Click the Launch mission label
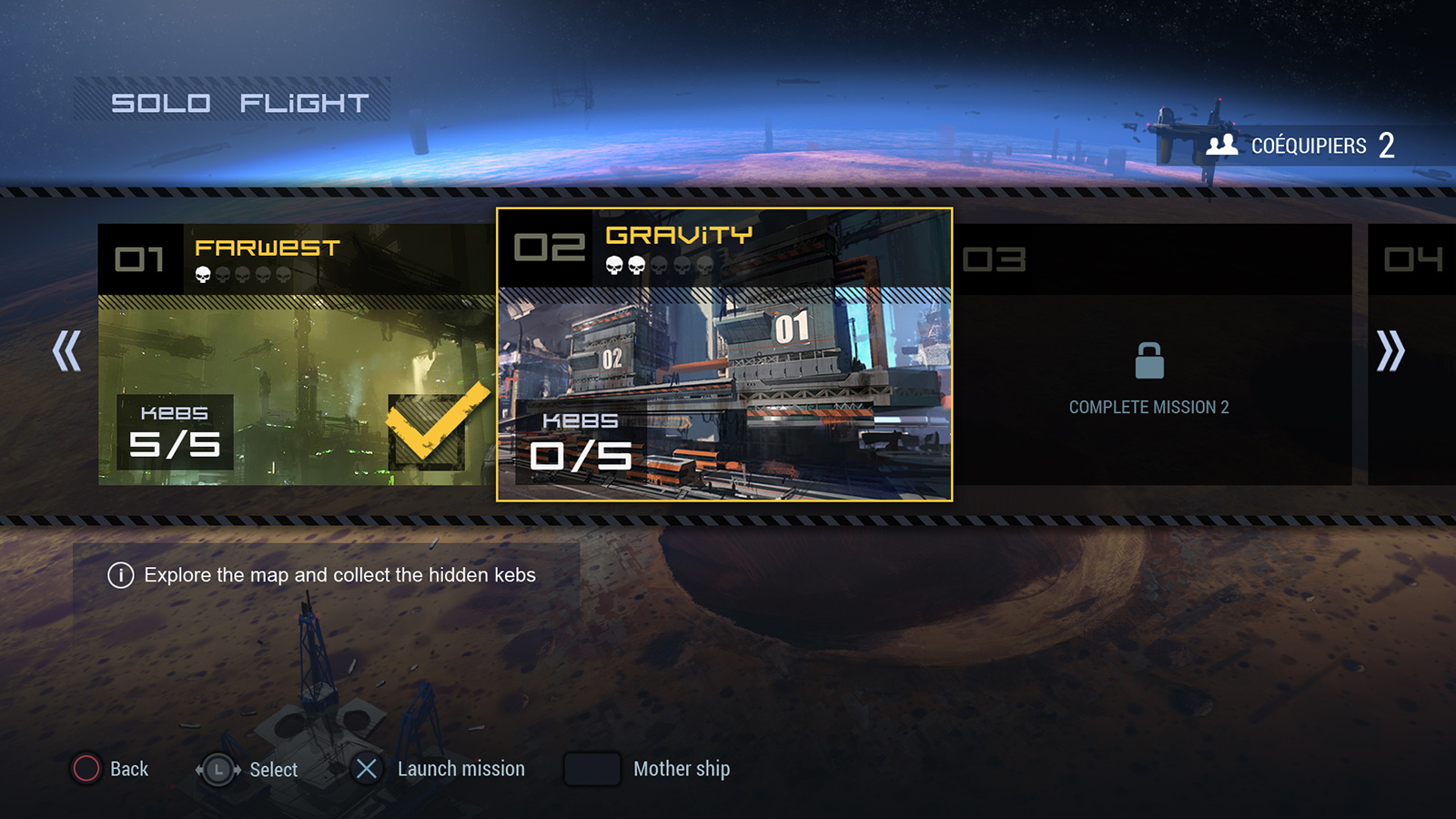Screen dimensions: 1456x819 point(460,769)
